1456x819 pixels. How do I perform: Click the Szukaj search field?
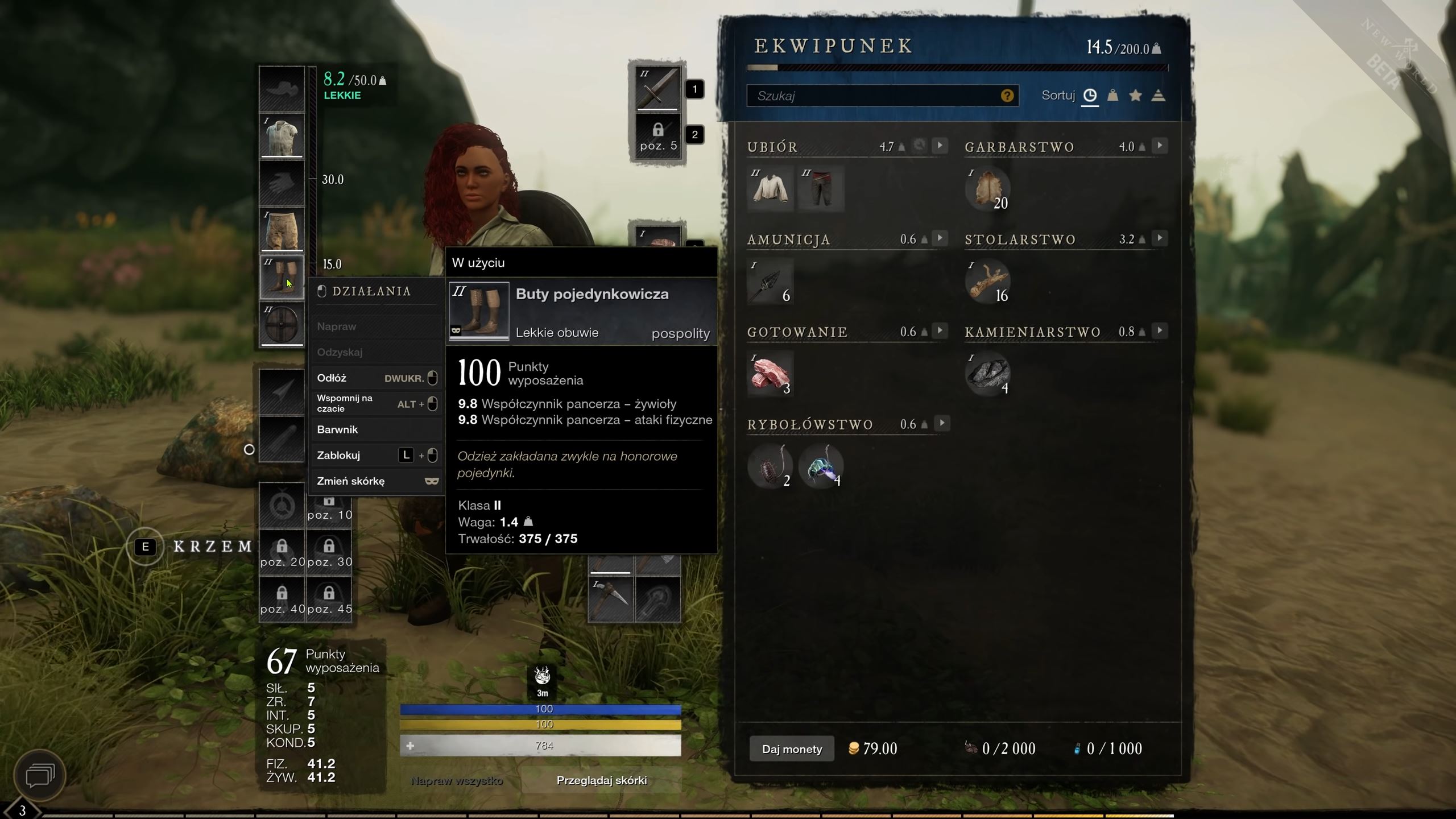[x=882, y=96]
